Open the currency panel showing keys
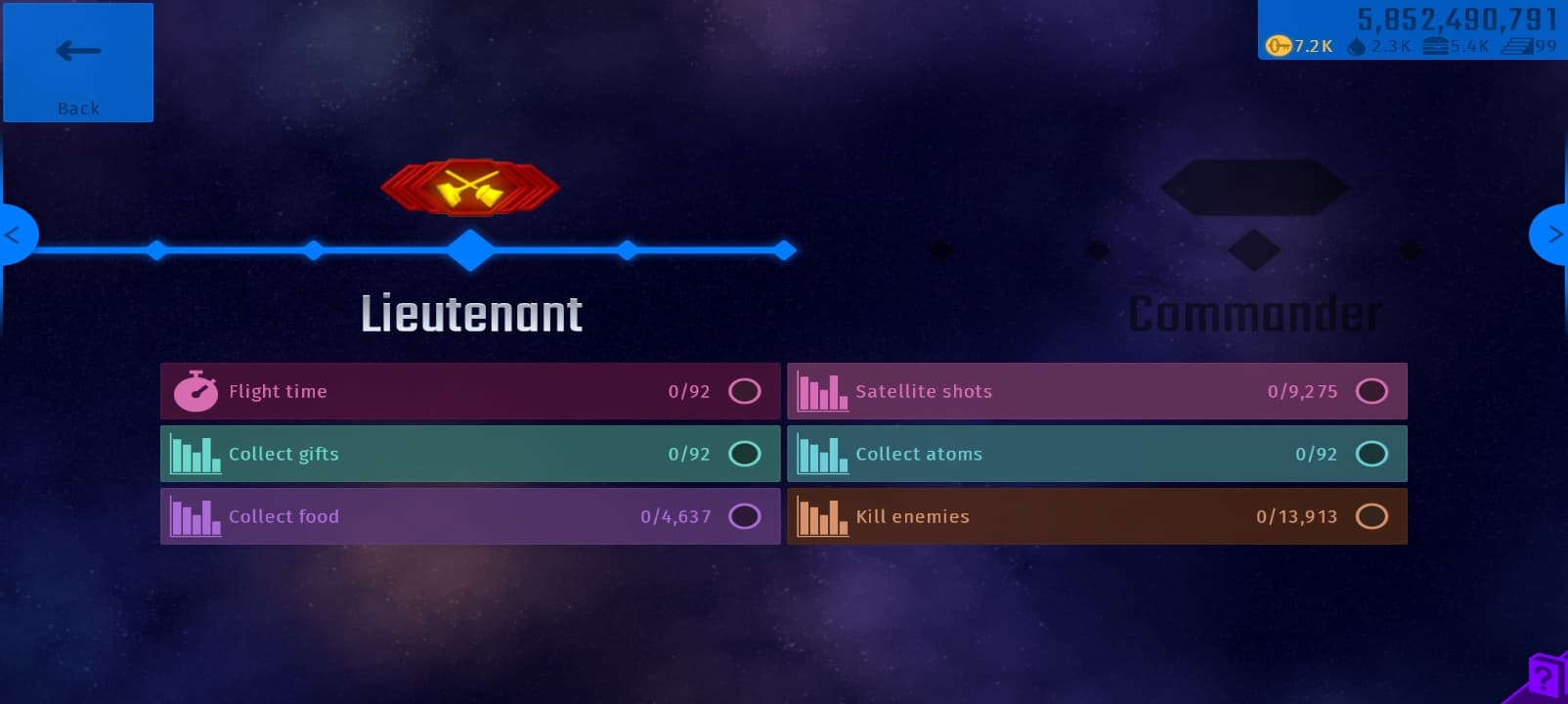1568x704 pixels. pyautogui.click(x=1412, y=31)
